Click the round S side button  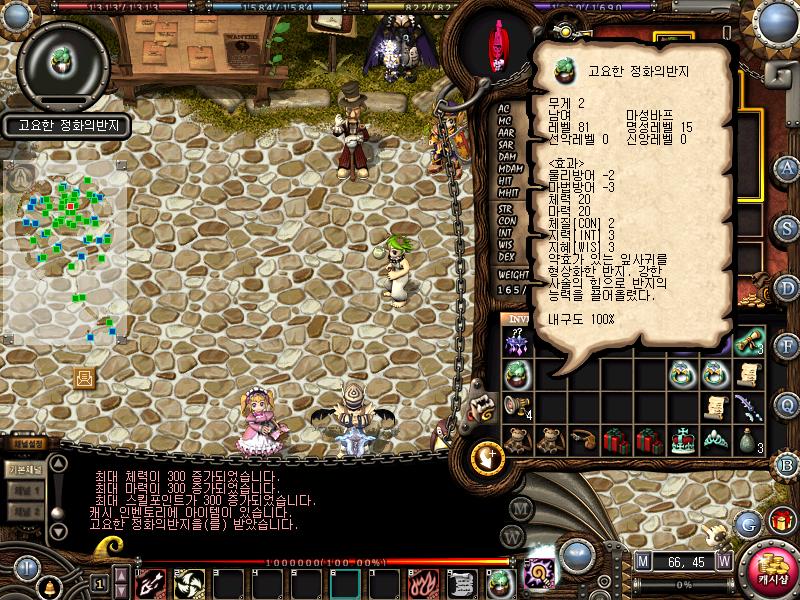[788, 227]
